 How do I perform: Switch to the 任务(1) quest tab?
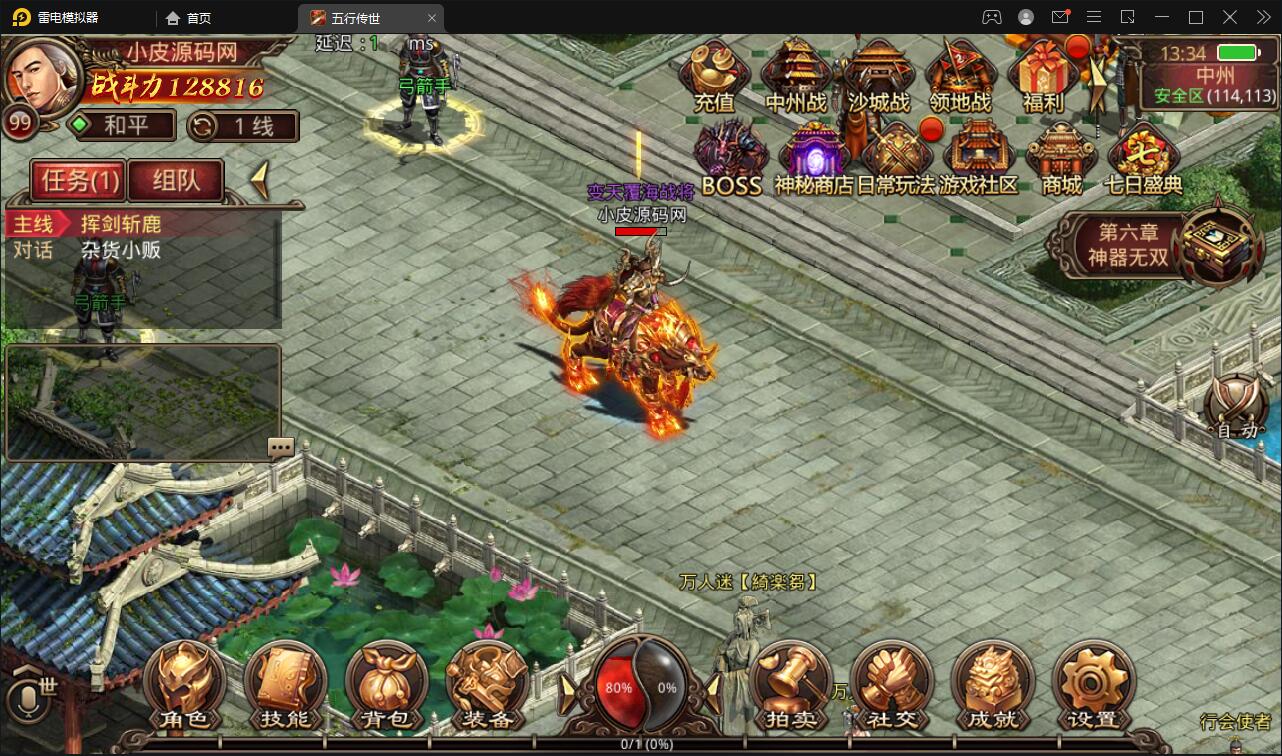80,180
